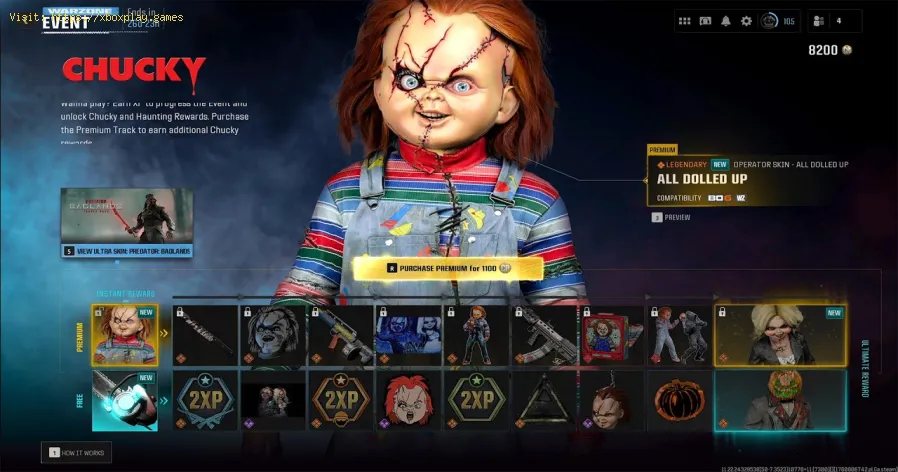This screenshot has height=472, width=898.
Task: View the Predator: Badlands ultra skin banner
Action: [127, 224]
